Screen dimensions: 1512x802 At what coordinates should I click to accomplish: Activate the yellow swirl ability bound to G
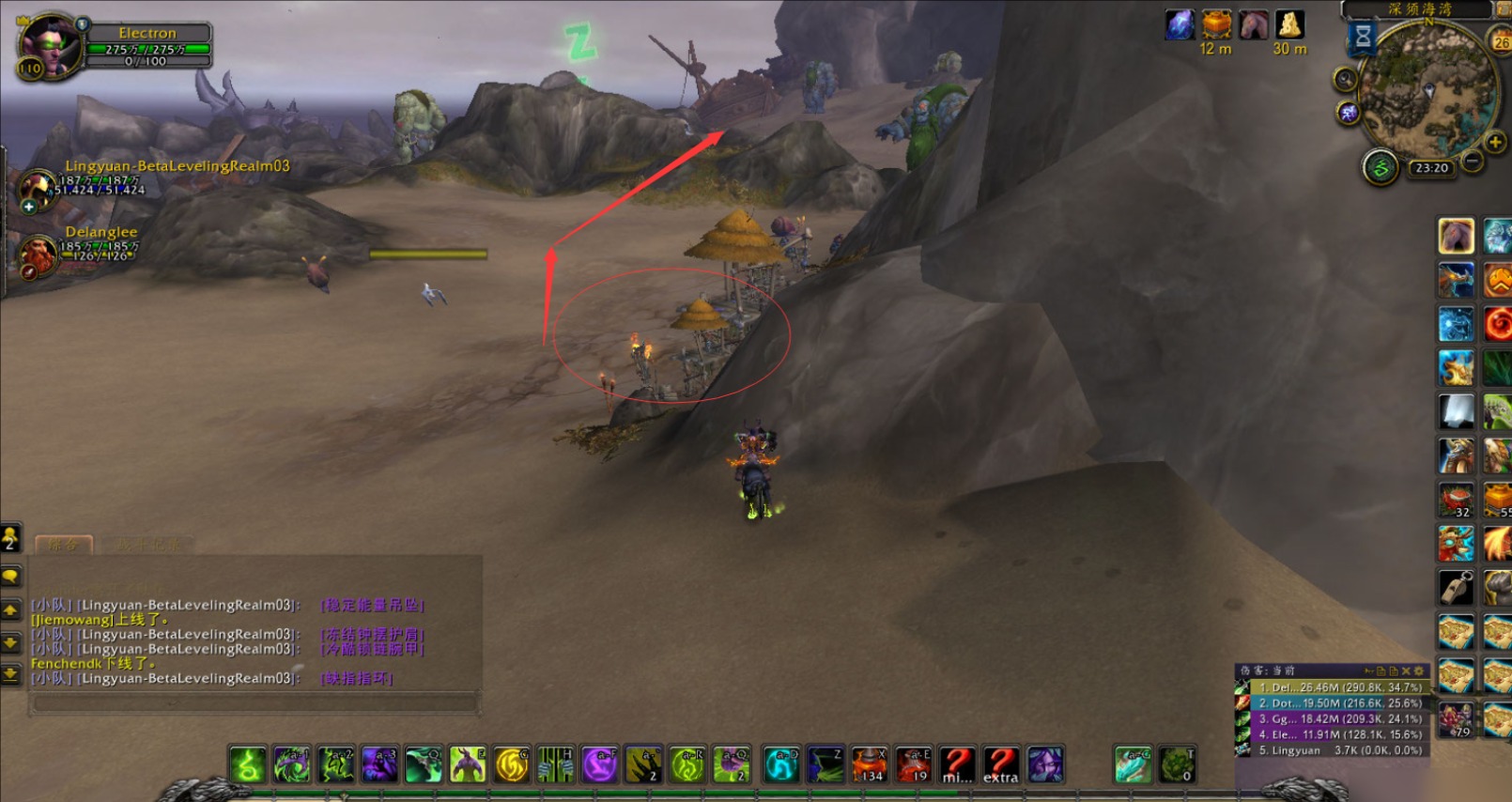coord(512,764)
